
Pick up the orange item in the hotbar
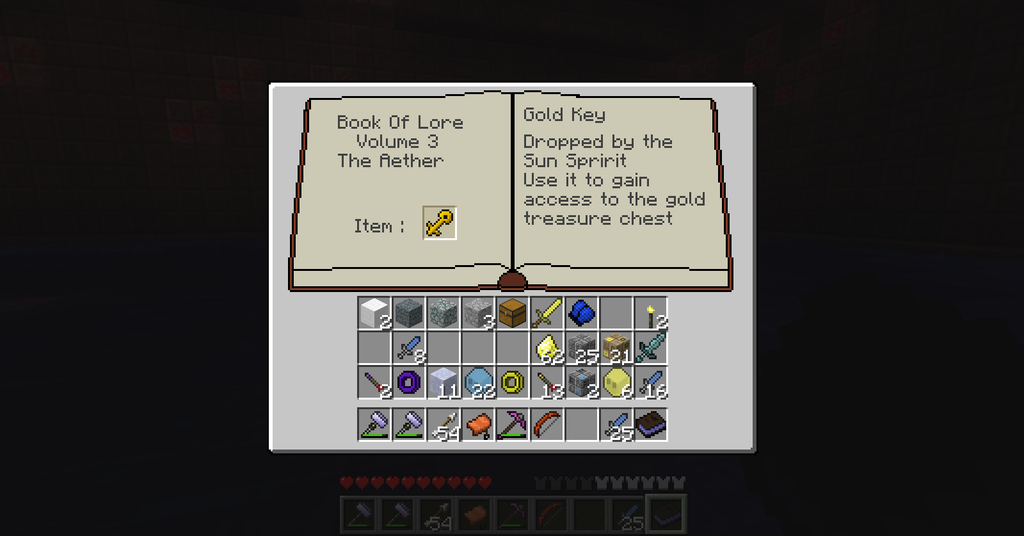pos(477,424)
